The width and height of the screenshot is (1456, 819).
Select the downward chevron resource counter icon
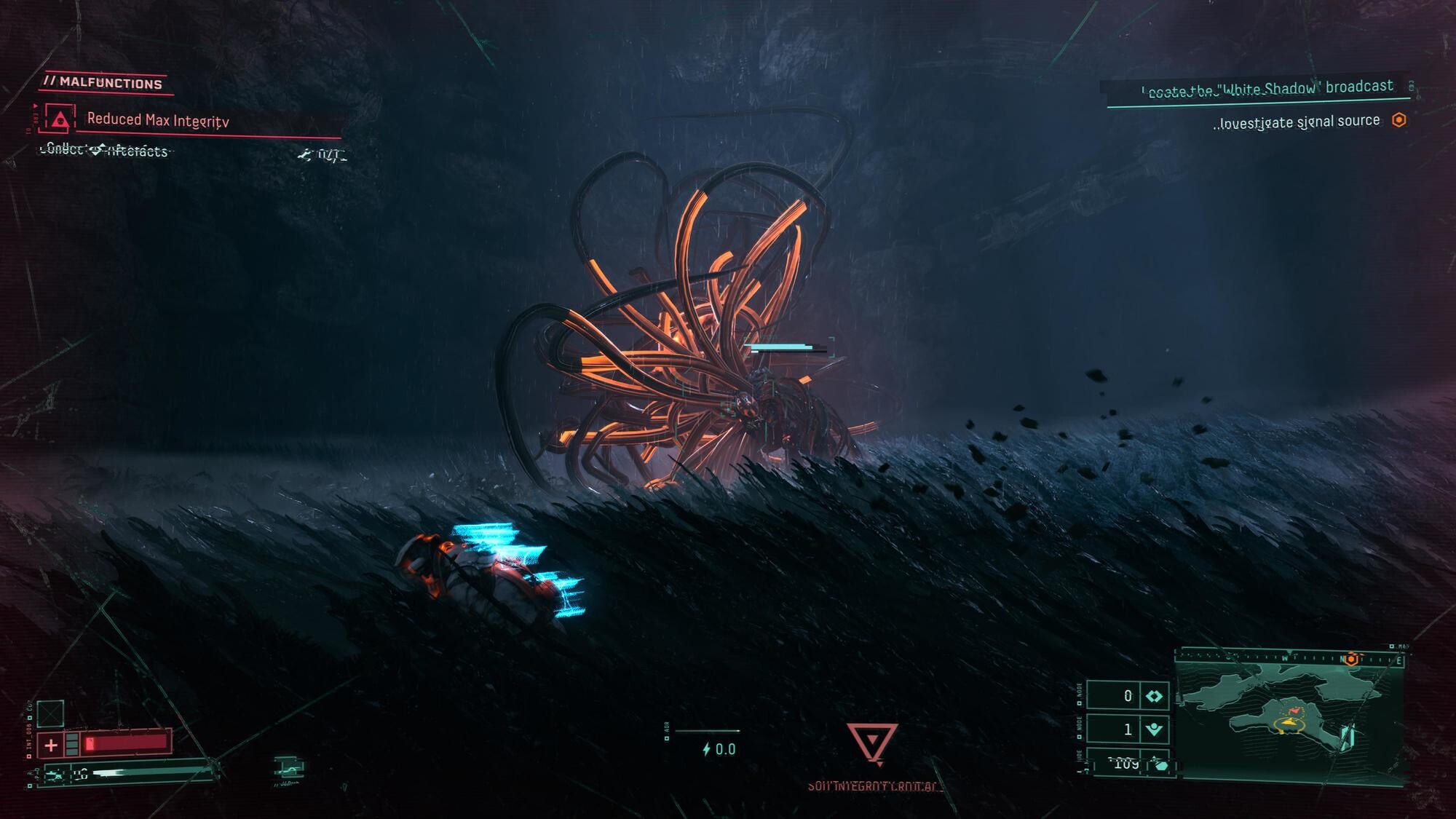[1154, 729]
